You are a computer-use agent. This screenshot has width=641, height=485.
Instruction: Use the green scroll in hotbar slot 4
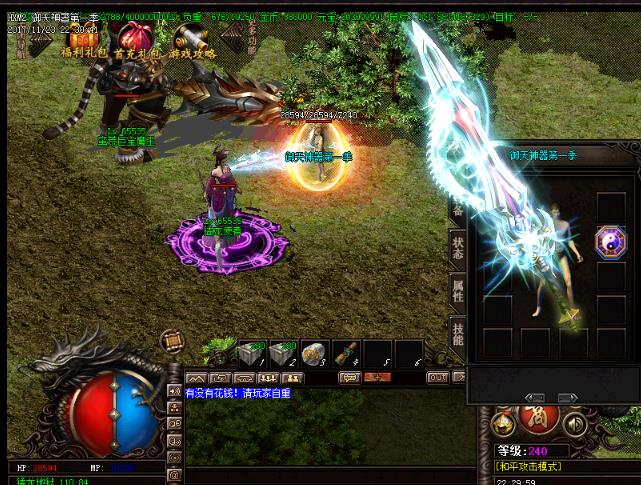[346, 353]
